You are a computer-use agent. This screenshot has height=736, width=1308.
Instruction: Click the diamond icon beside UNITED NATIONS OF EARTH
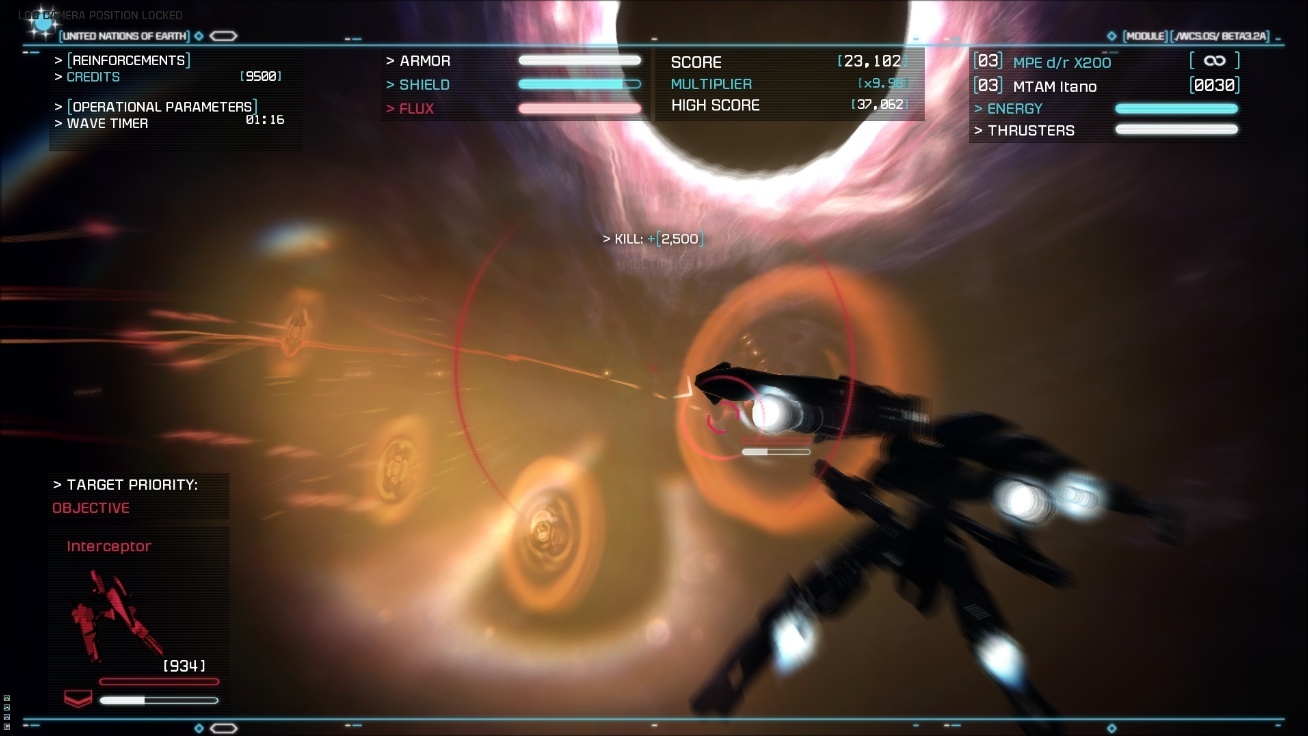point(199,35)
